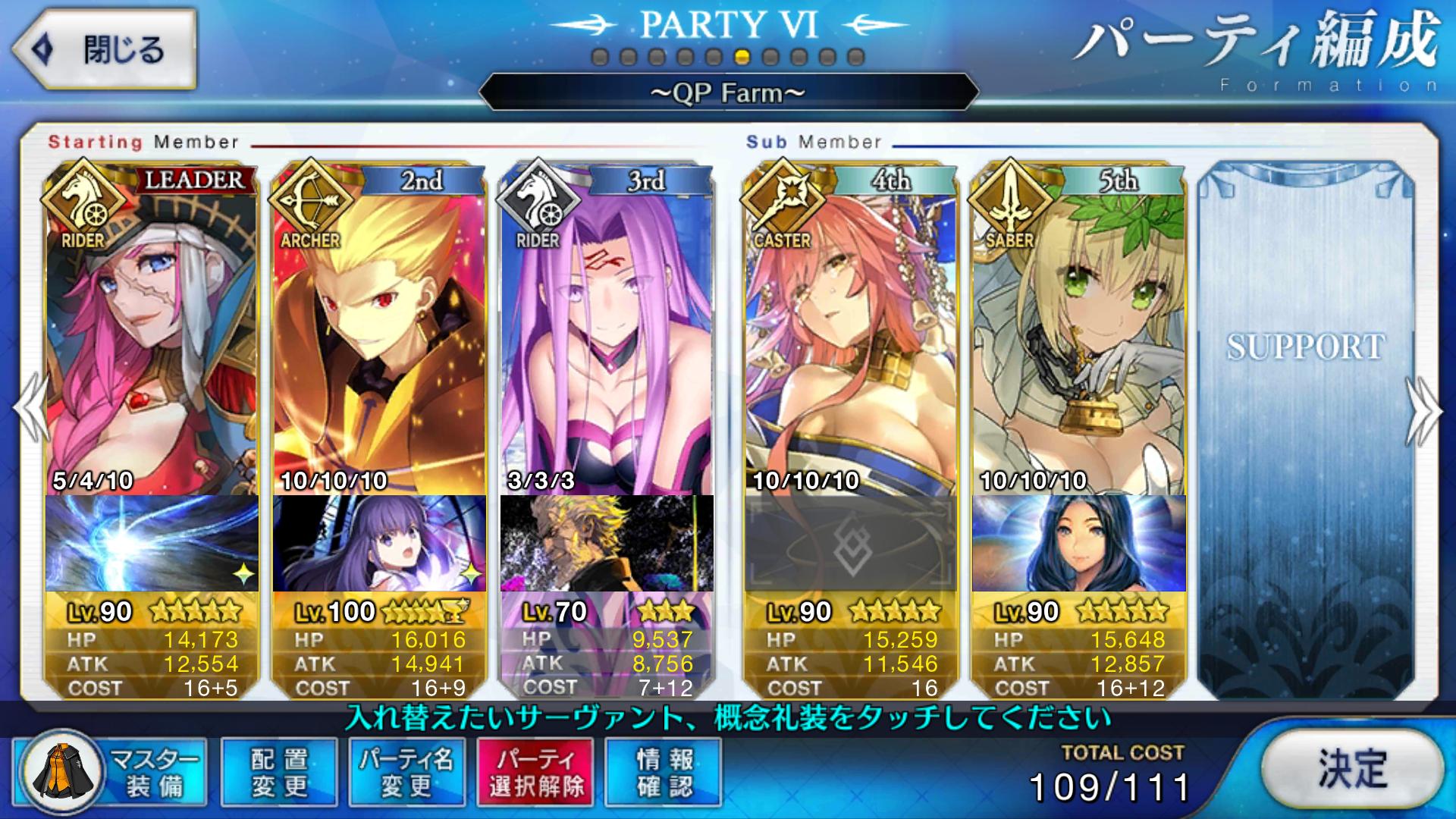Change the Saber's blue-haired woman craft essence
Screen dimensions: 1456x819
1078,543
